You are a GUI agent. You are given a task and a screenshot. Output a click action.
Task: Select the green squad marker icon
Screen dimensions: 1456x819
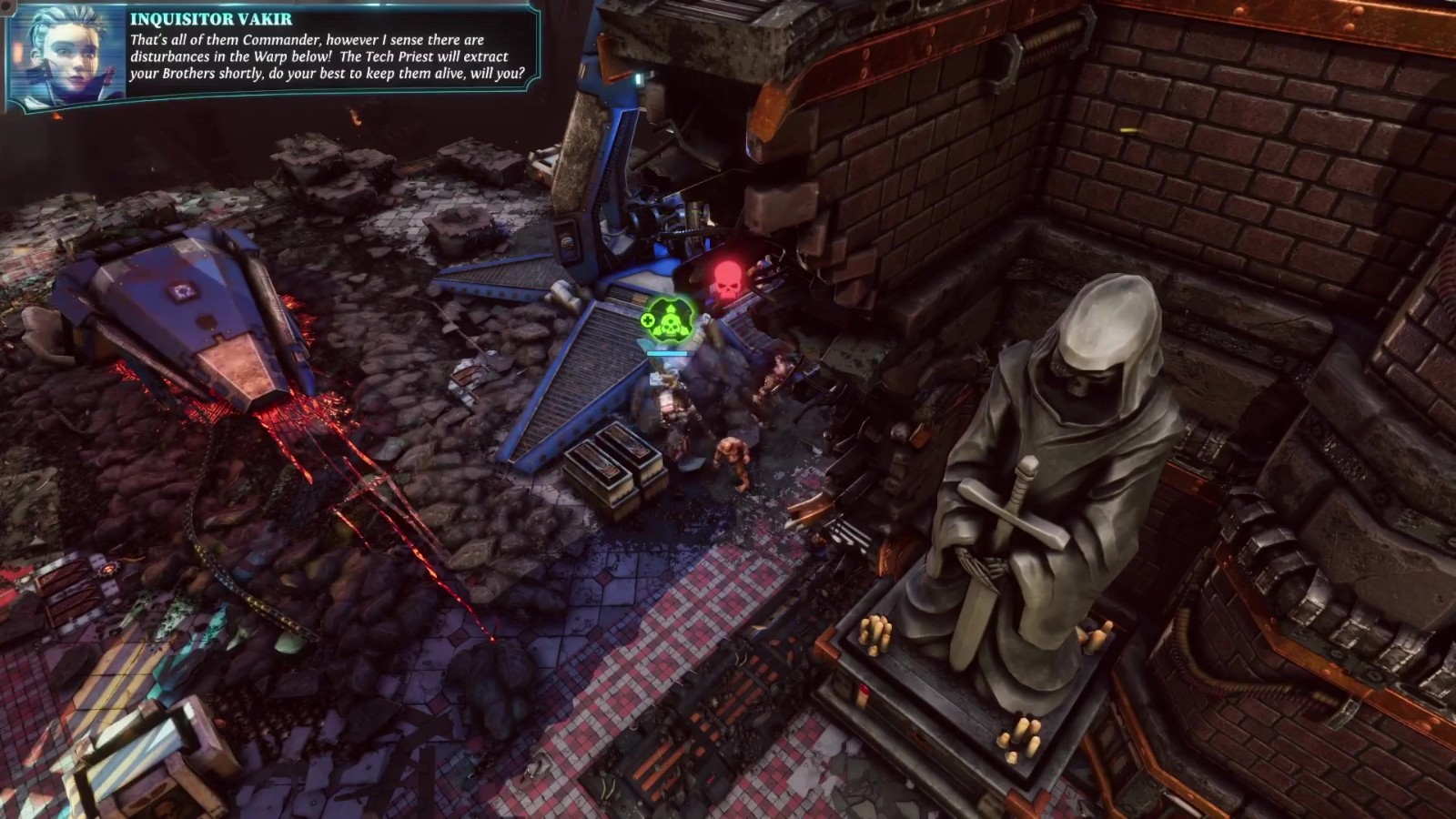pos(669,319)
